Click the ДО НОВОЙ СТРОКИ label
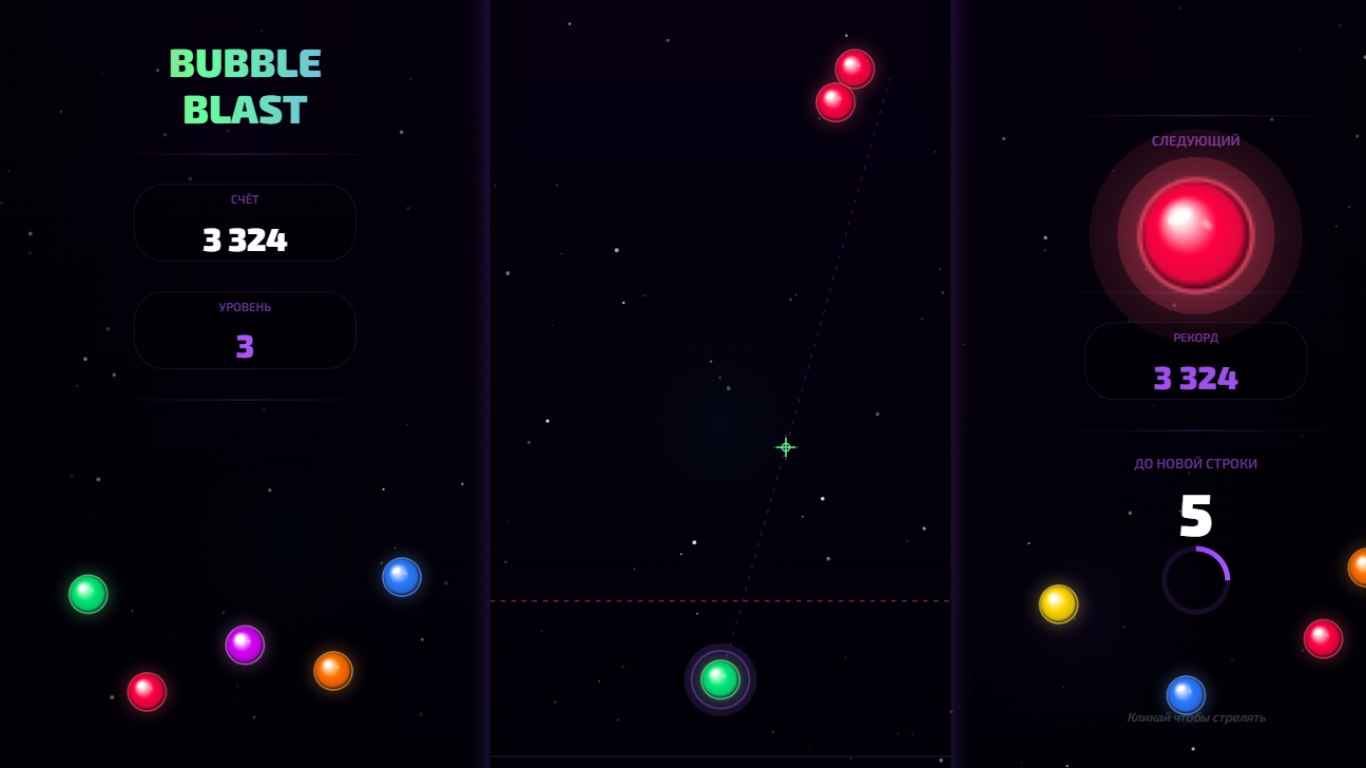This screenshot has height=768, width=1366. [1196, 463]
